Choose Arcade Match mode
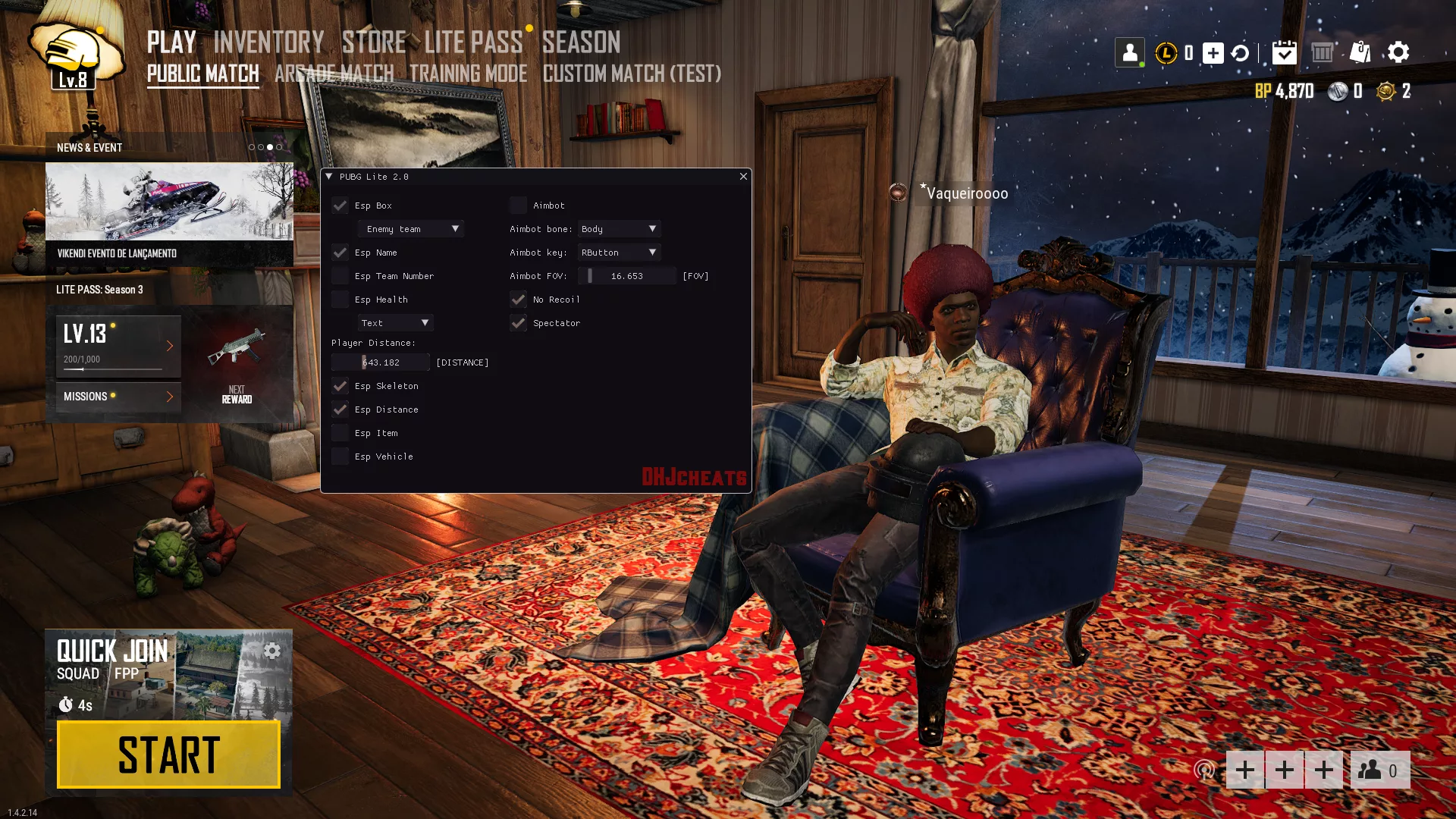1456x819 pixels. pos(334,74)
